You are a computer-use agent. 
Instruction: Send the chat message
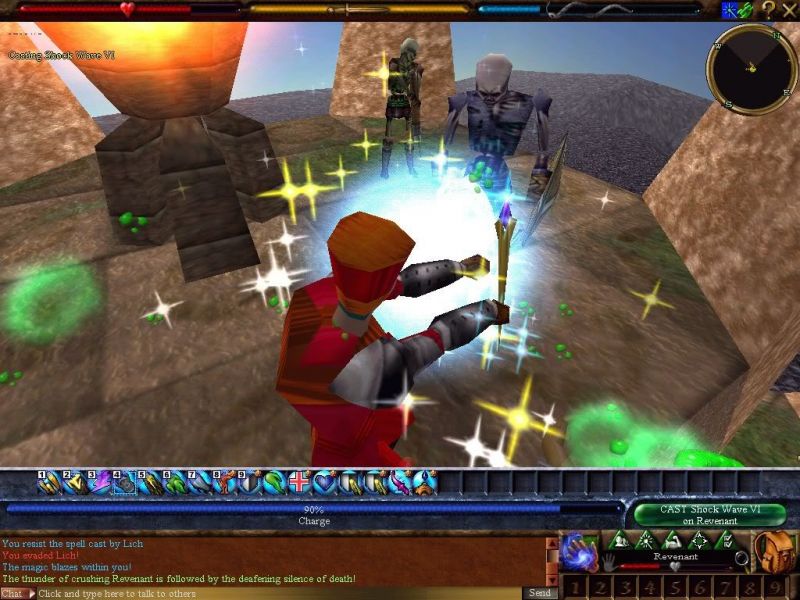pyautogui.click(x=538, y=593)
